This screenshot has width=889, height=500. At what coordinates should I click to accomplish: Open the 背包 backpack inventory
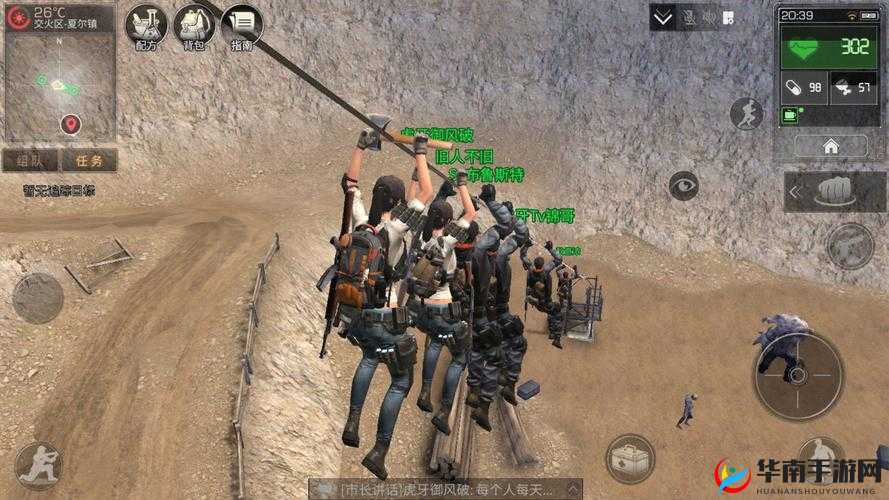[x=194, y=25]
